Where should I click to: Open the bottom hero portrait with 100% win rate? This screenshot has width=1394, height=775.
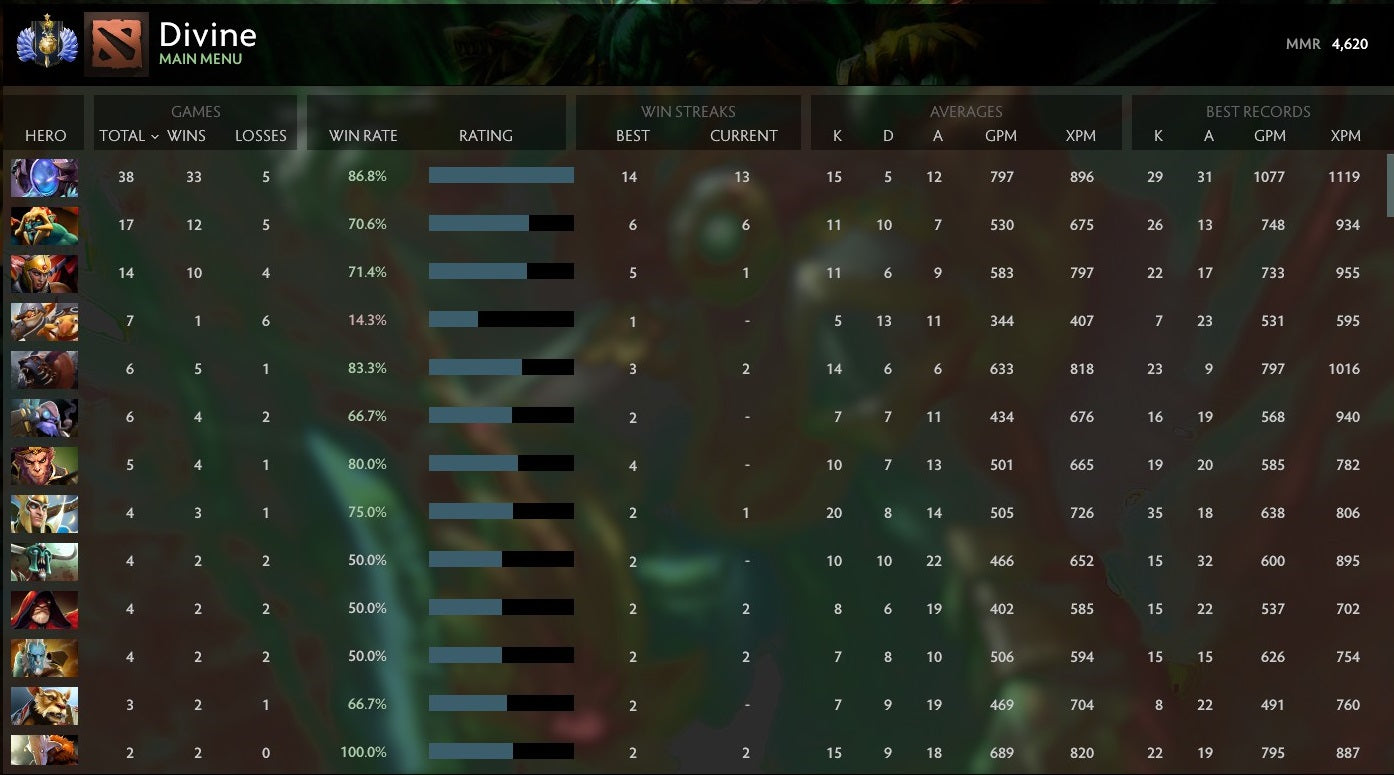tap(44, 751)
